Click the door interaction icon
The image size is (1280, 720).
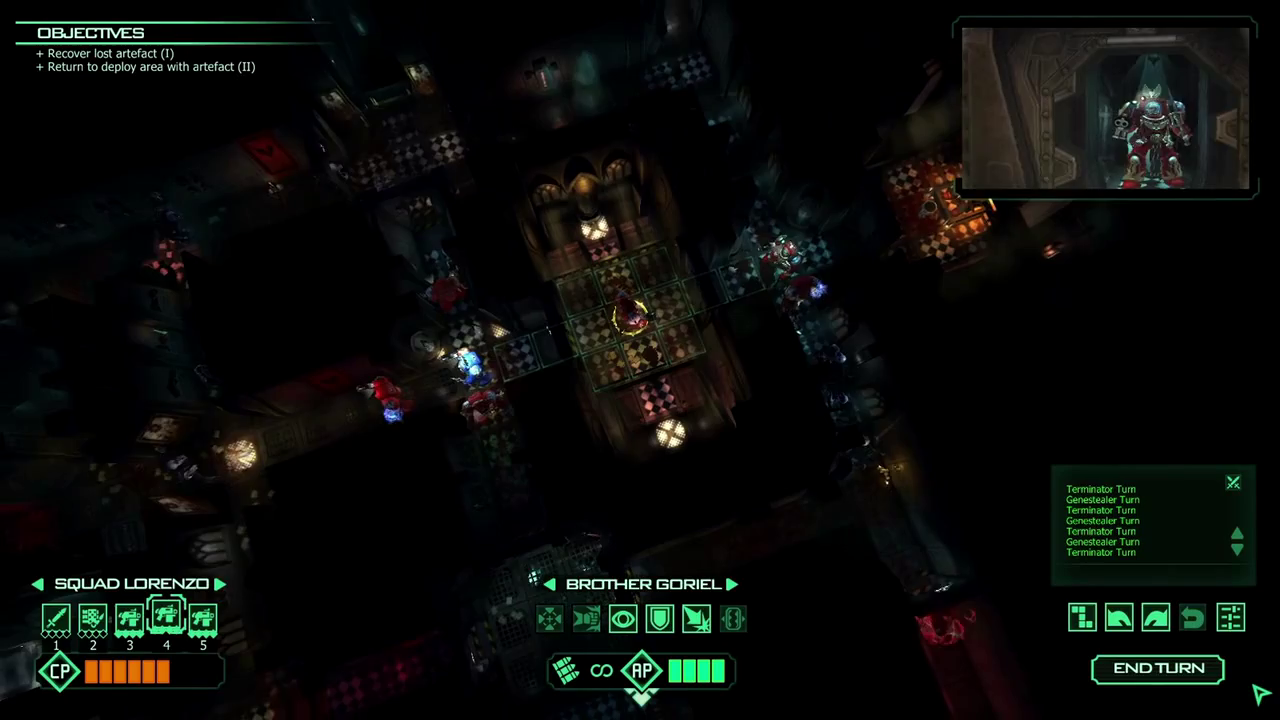coord(732,619)
